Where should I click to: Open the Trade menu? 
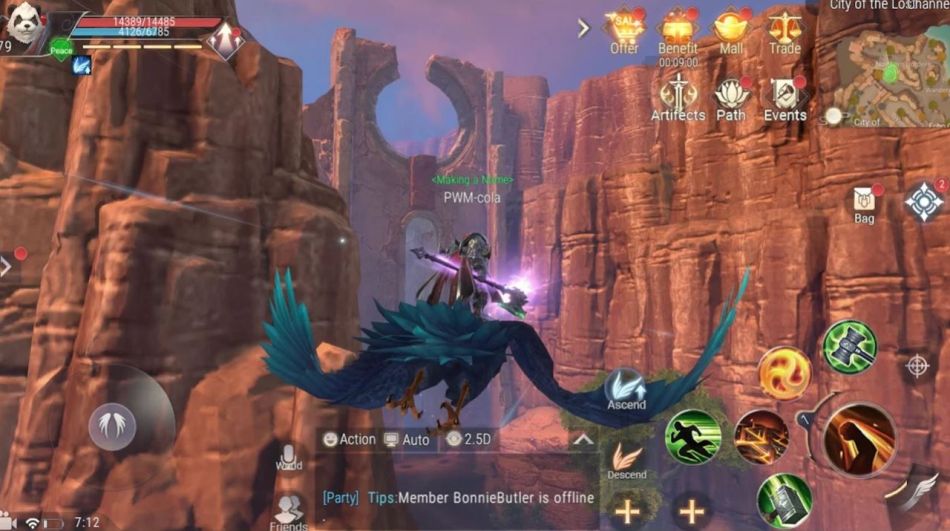(784, 30)
